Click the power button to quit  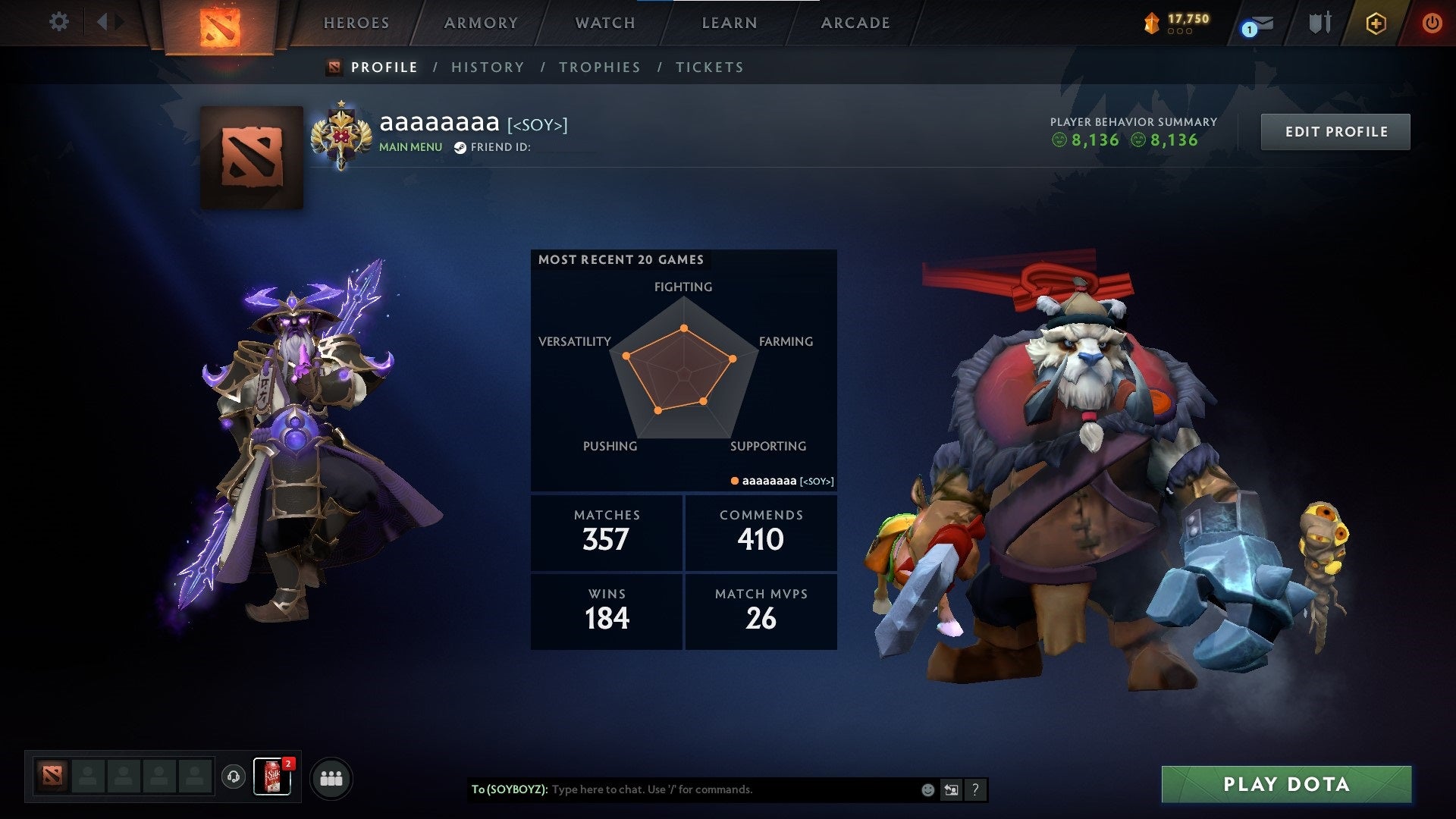[x=1433, y=23]
